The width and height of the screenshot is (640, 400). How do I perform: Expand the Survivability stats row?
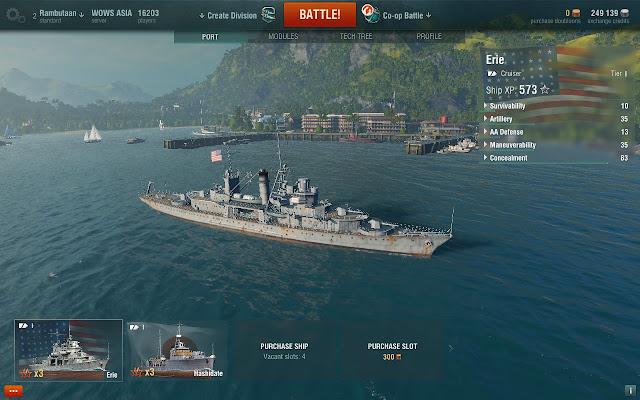pyautogui.click(x=555, y=105)
